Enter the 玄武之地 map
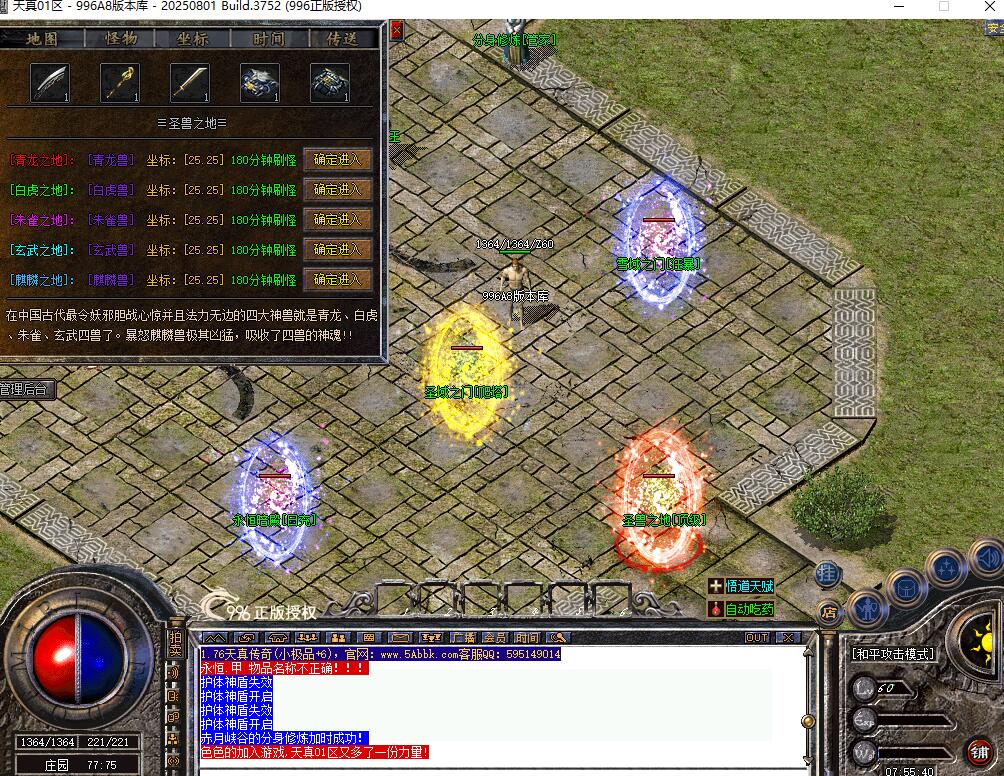The height and width of the screenshot is (776, 1004). tap(337, 249)
